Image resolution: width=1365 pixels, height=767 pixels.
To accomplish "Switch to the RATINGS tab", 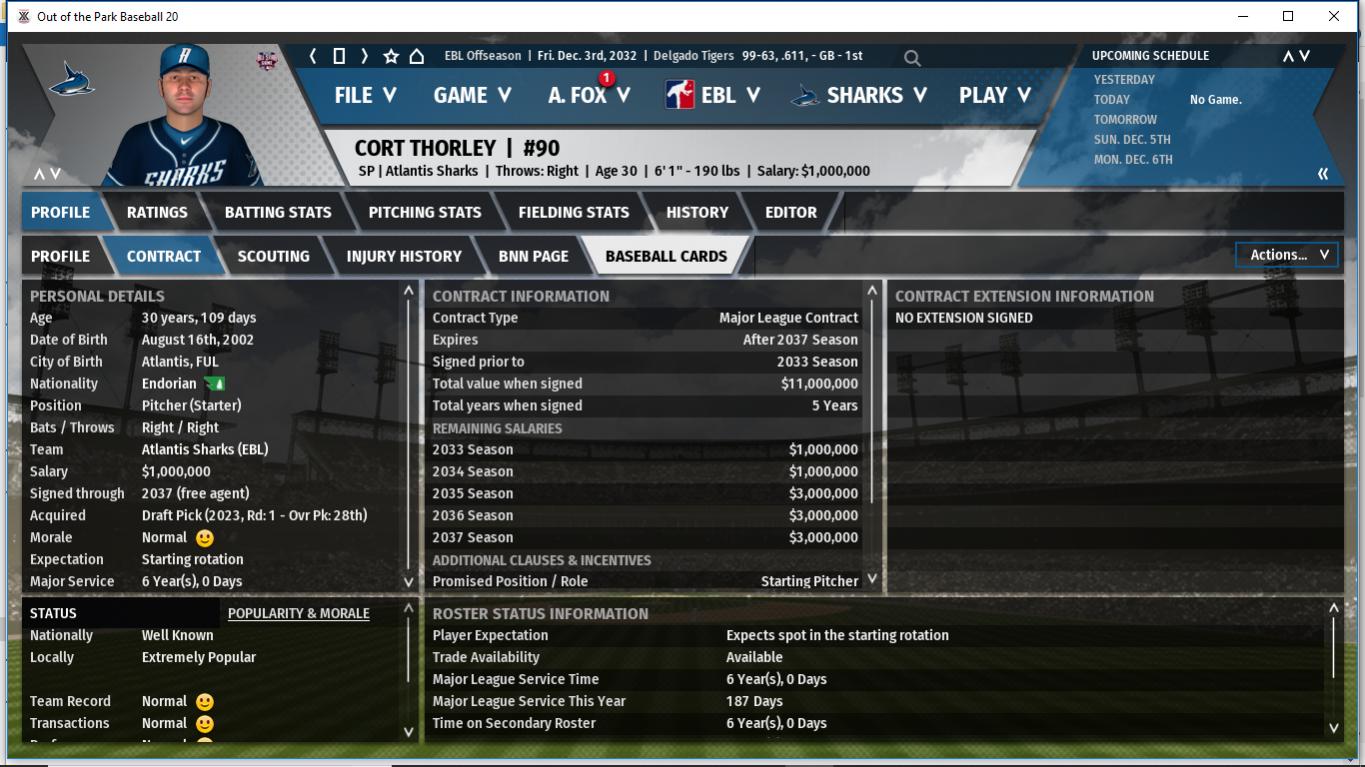I will click(157, 212).
